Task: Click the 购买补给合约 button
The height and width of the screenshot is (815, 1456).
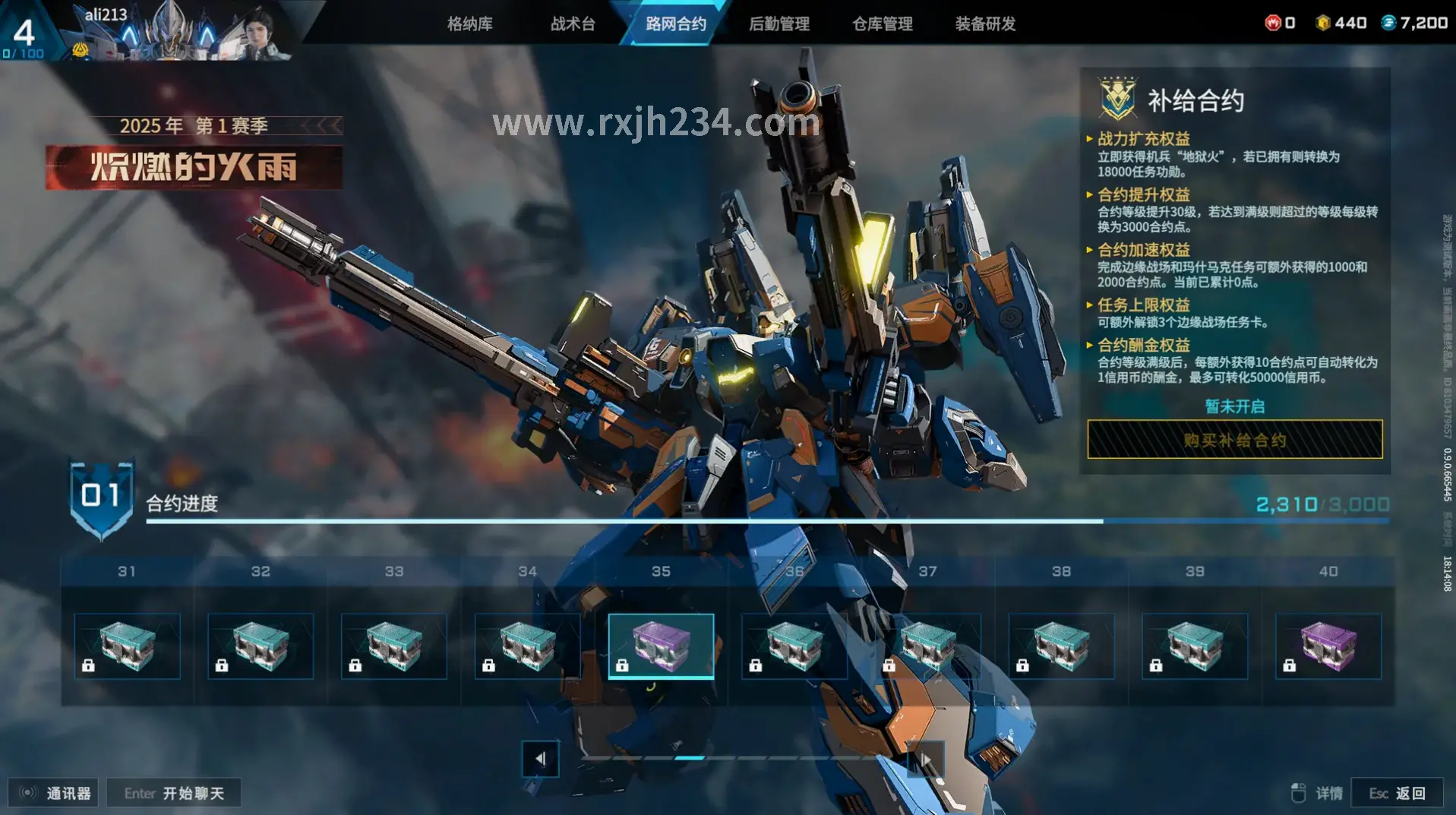Action: tap(1234, 440)
